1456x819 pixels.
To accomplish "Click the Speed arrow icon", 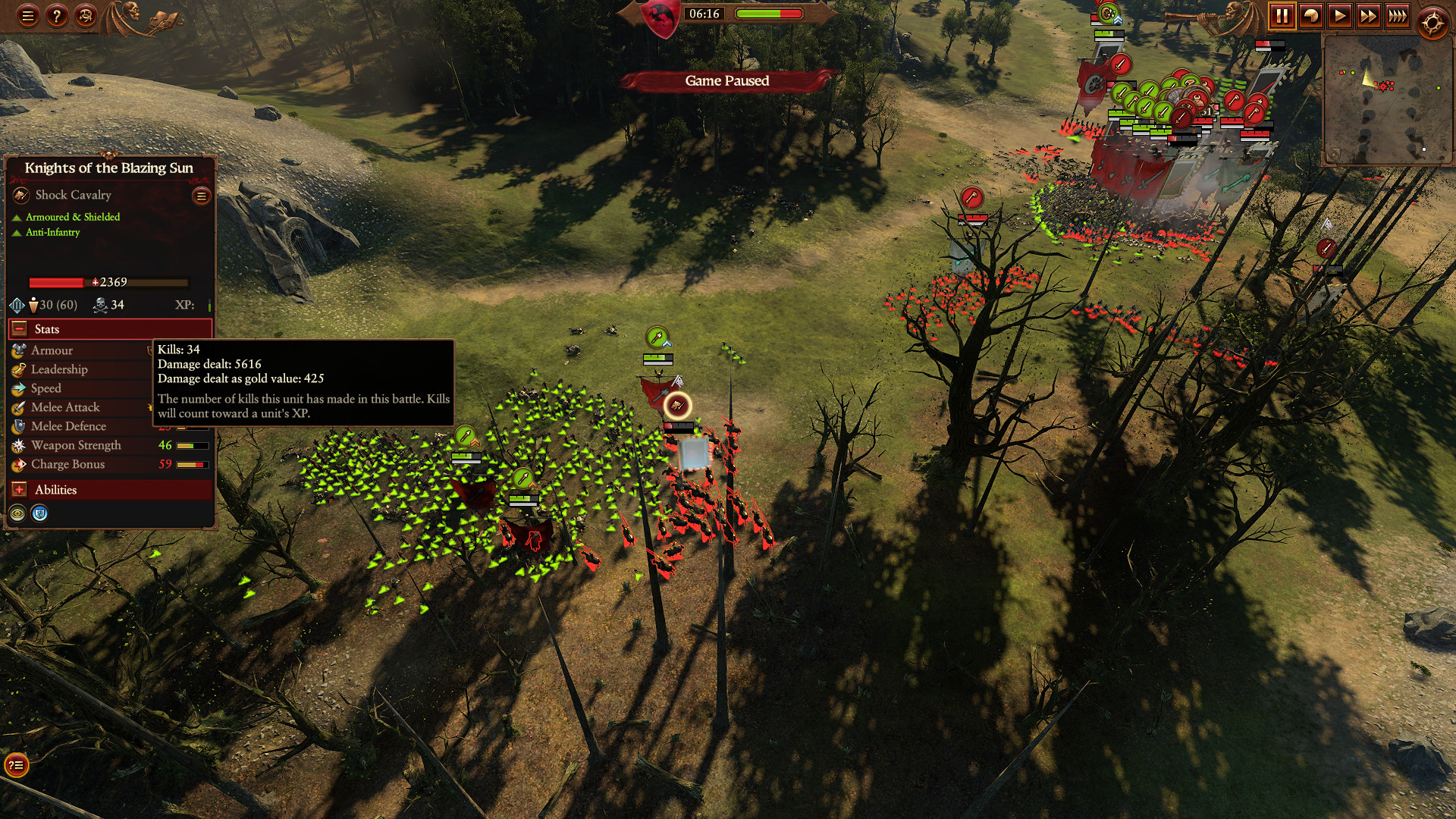I will 17,388.
